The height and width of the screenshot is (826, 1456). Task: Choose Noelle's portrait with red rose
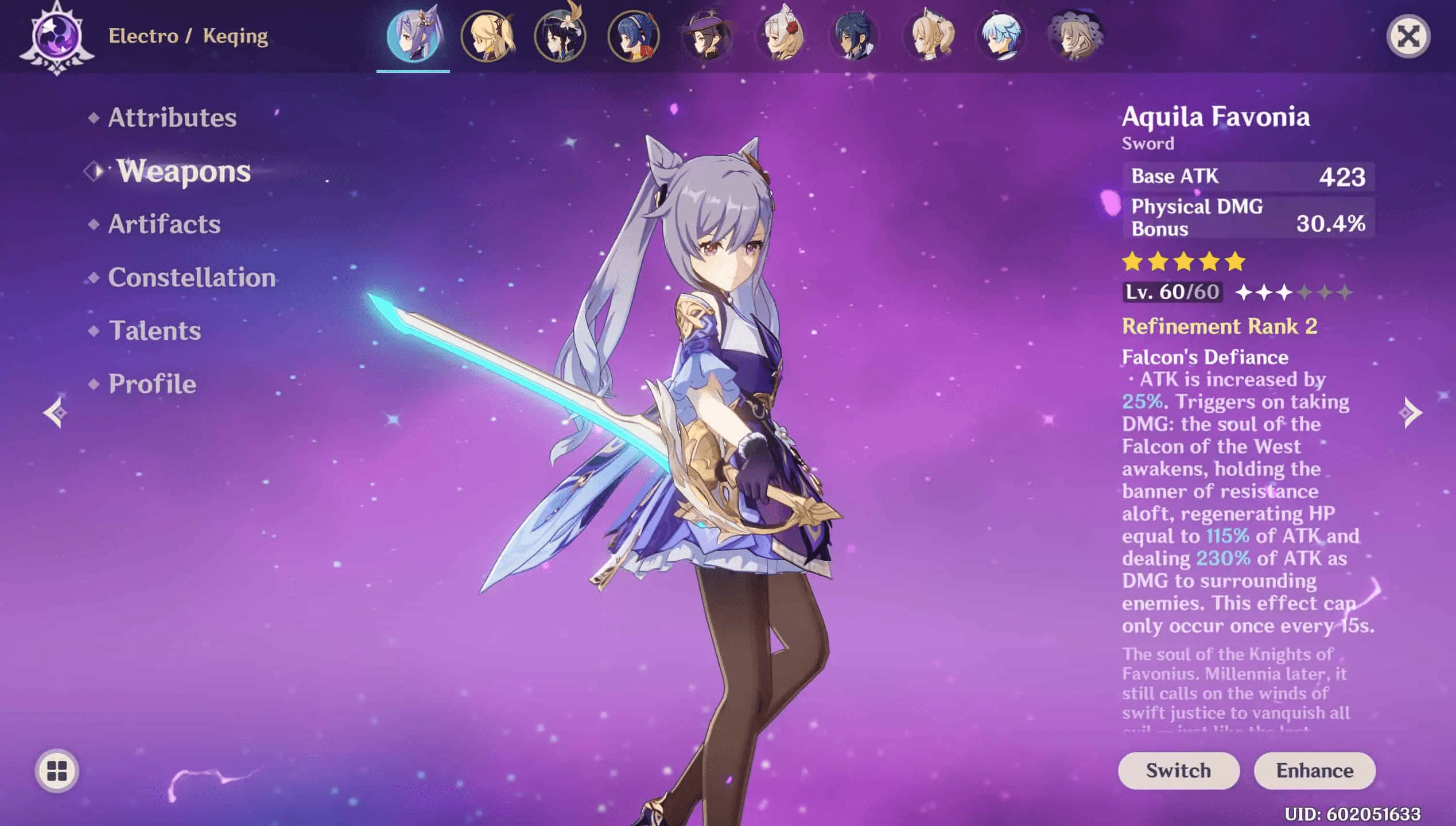click(x=781, y=36)
